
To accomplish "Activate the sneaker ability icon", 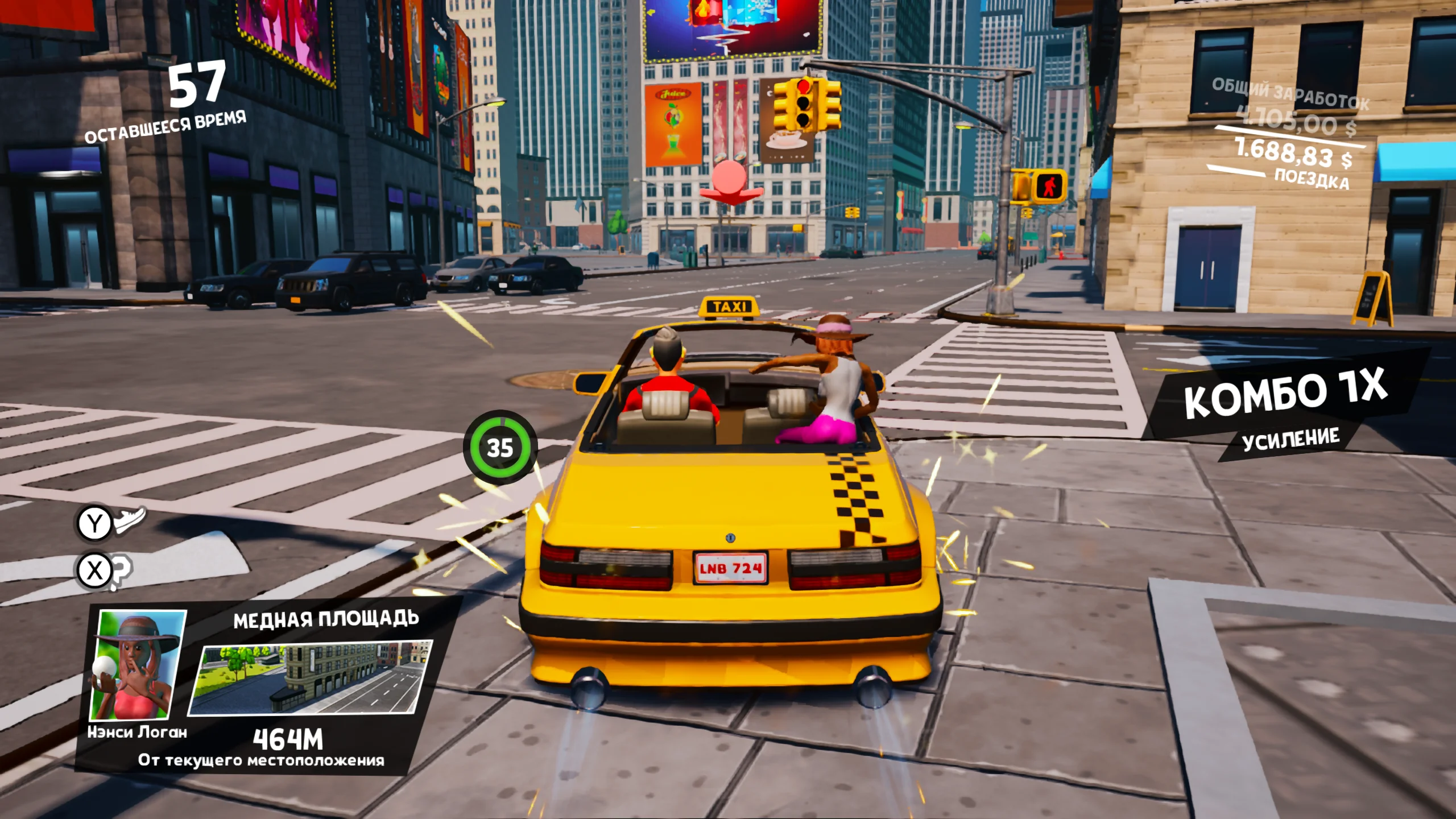I will coord(130,519).
